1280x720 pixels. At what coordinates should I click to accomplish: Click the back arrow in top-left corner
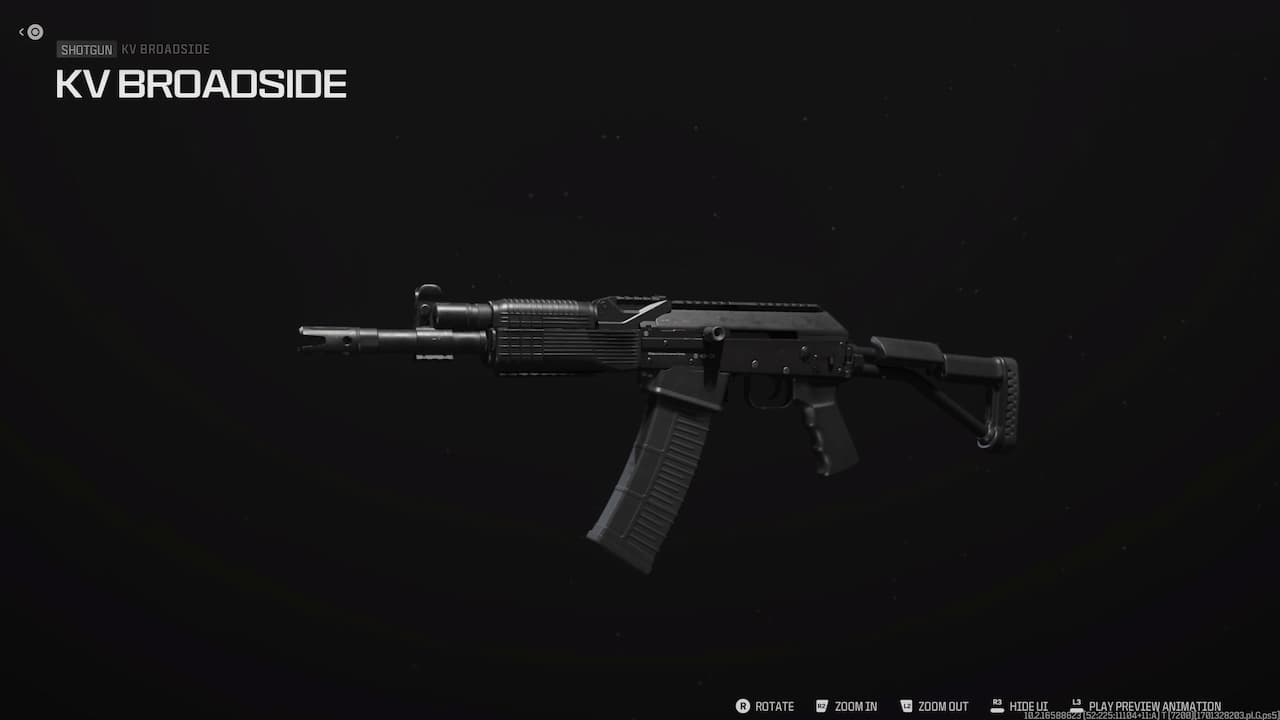[22, 31]
